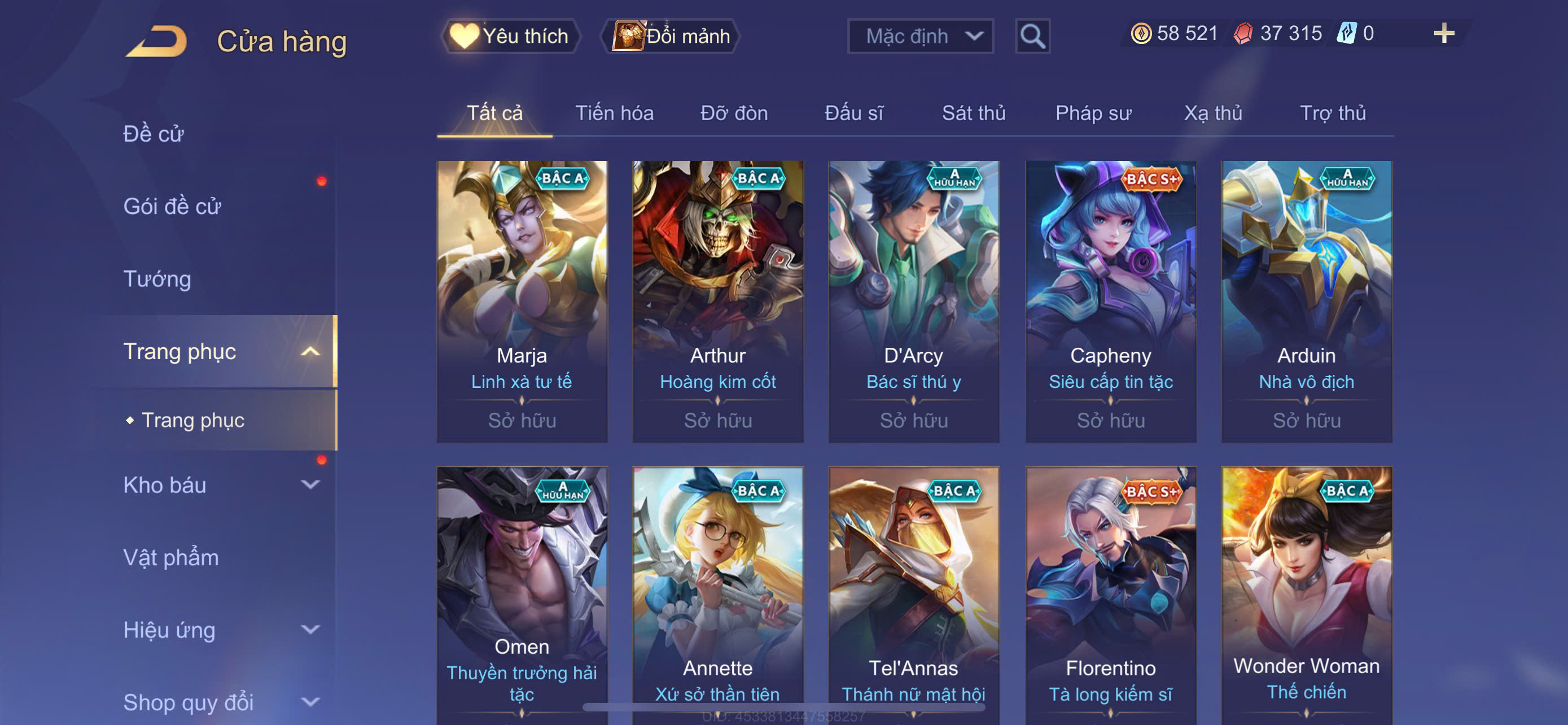Screen dimensions: 1568x725
Task: Open the Wonder Woman Thế chiến skin
Action: pyautogui.click(x=1306, y=597)
